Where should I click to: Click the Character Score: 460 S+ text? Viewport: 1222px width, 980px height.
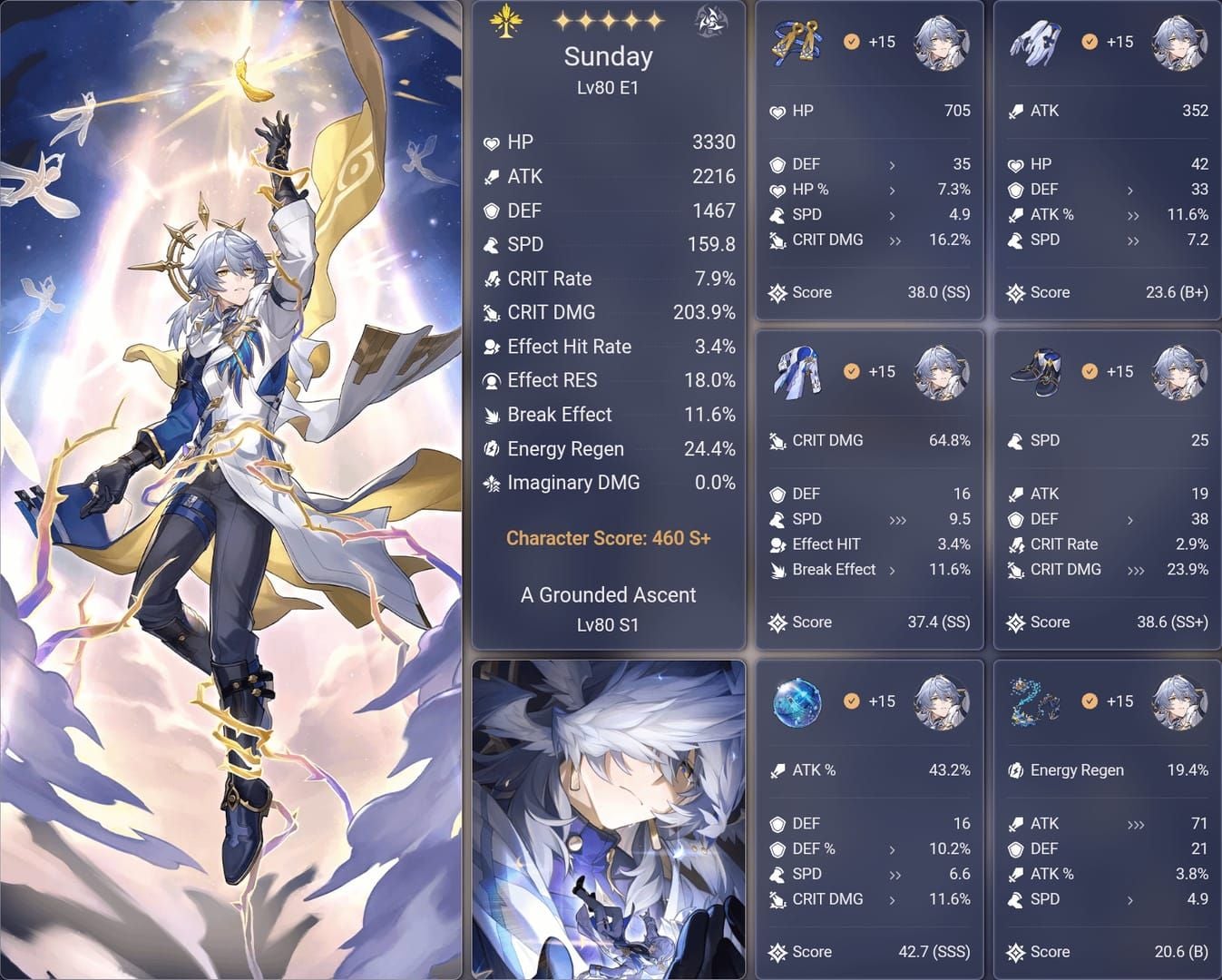click(608, 538)
